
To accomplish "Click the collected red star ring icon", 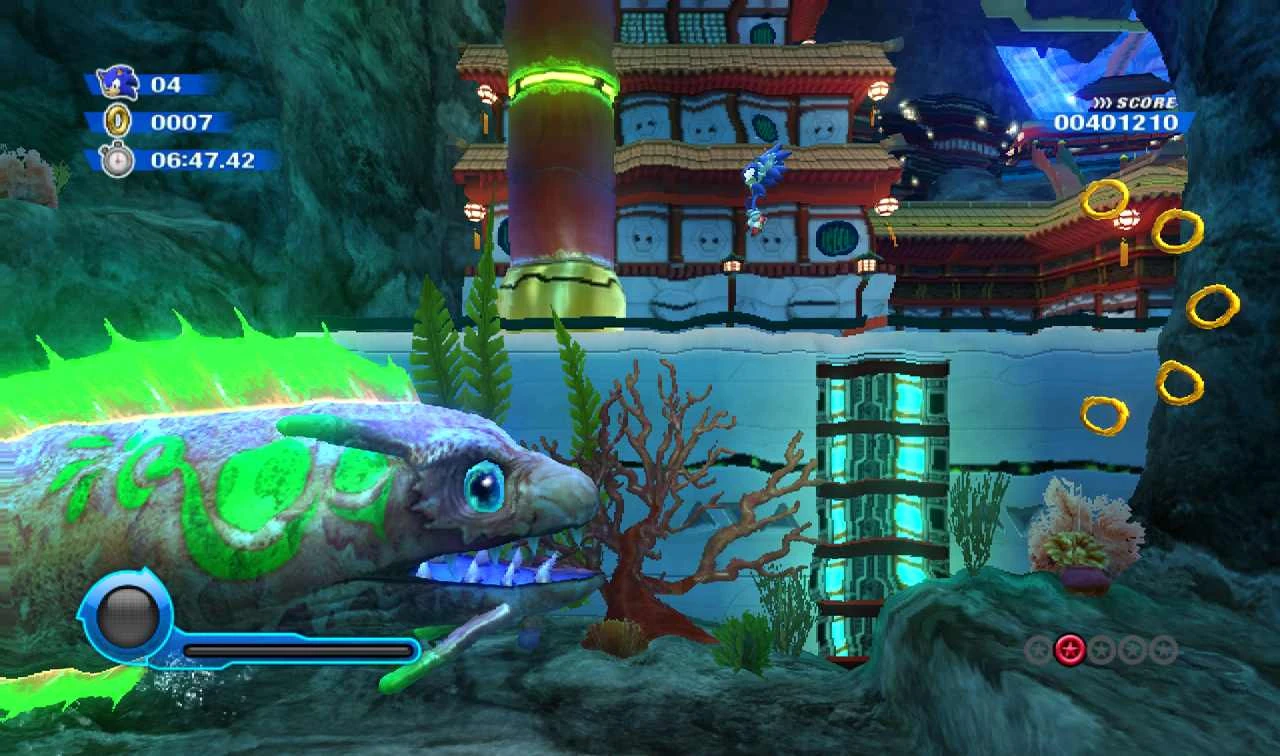I will click(x=1070, y=651).
